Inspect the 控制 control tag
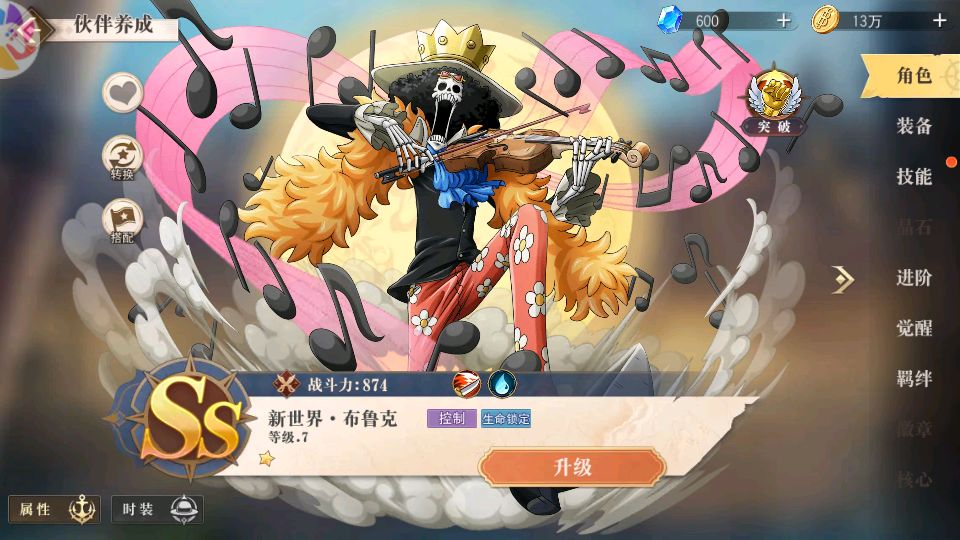 click(x=452, y=419)
